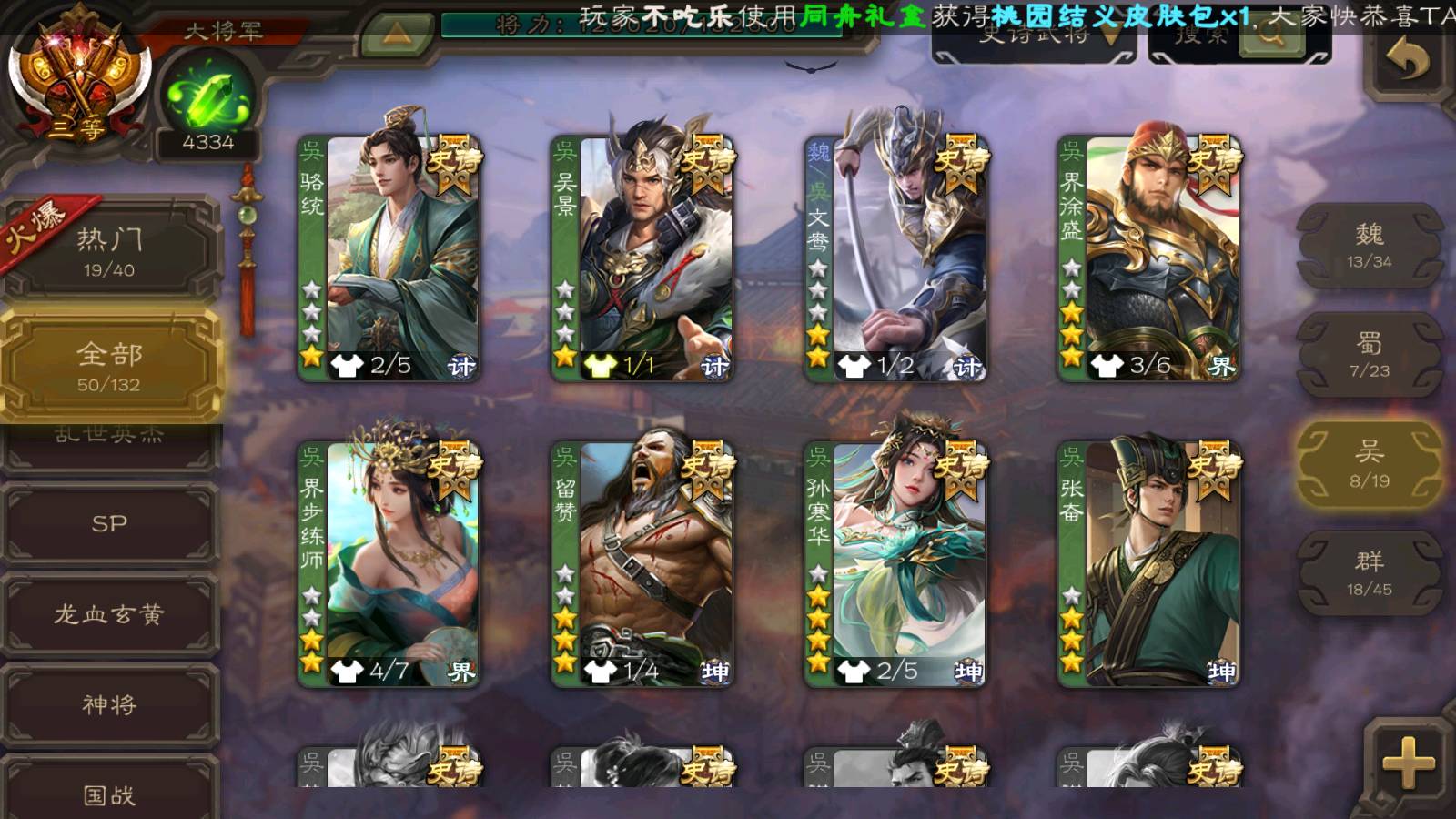Select the 界涂盛 hero card
The height and width of the screenshot is (819, 1456).
[1148, 258]
